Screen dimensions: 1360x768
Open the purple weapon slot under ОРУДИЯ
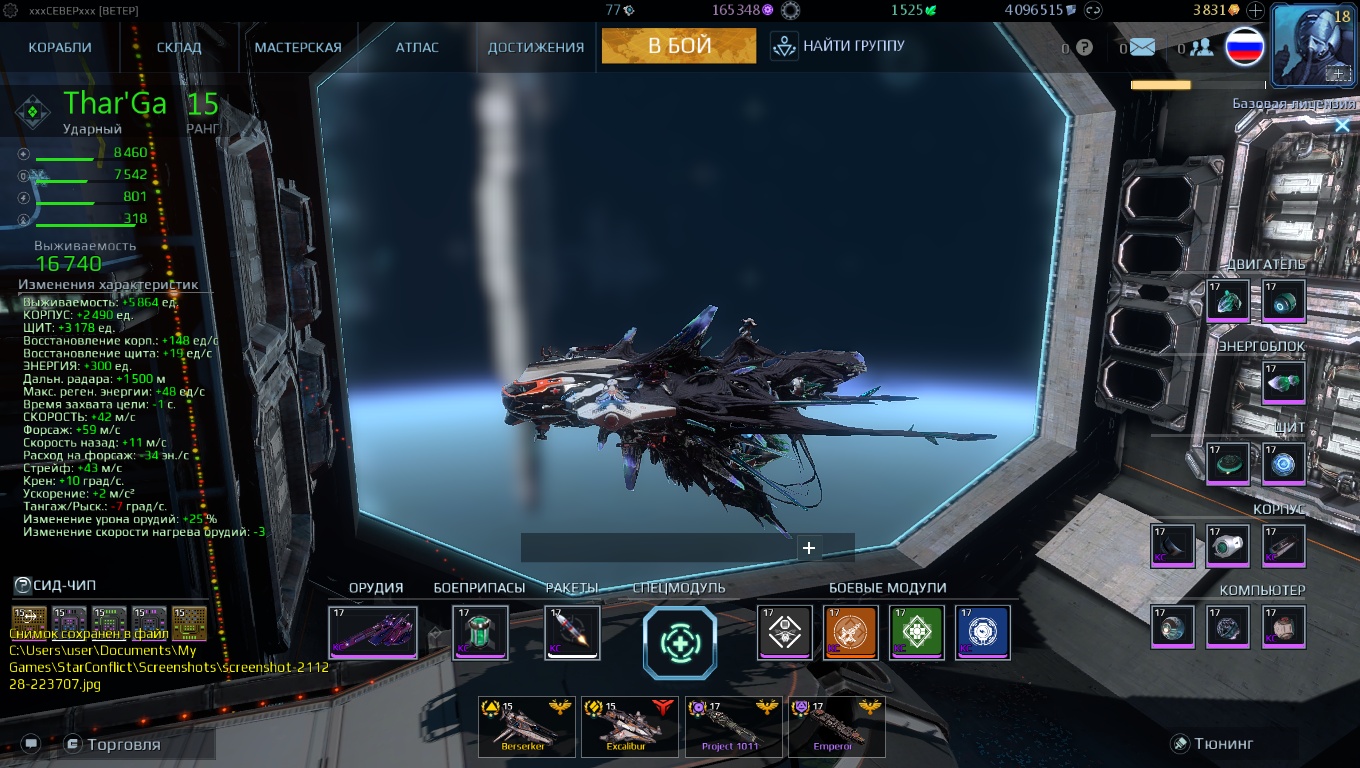pyautogui.click(x=374, y=632)
